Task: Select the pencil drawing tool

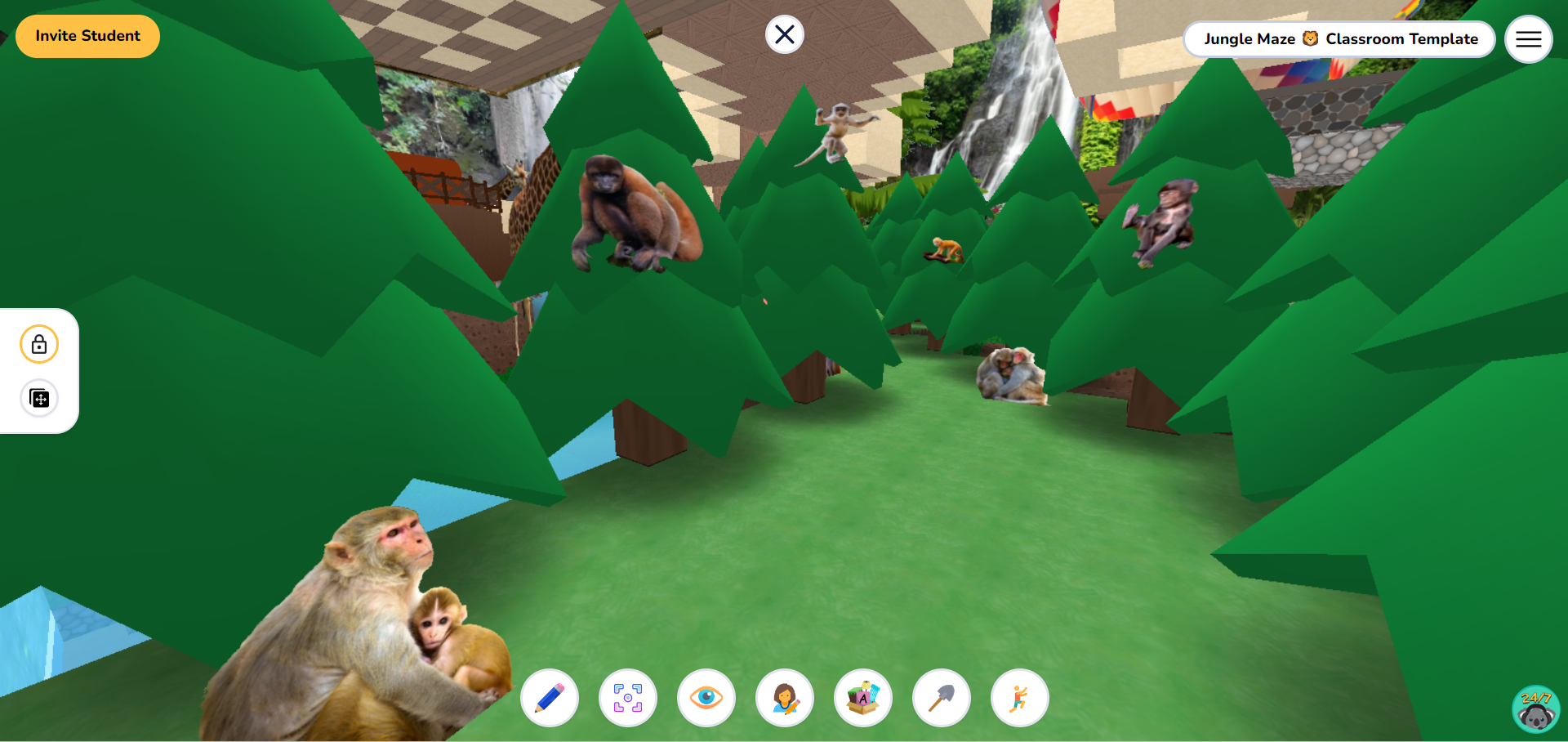Action: click(x=549, y=698)
